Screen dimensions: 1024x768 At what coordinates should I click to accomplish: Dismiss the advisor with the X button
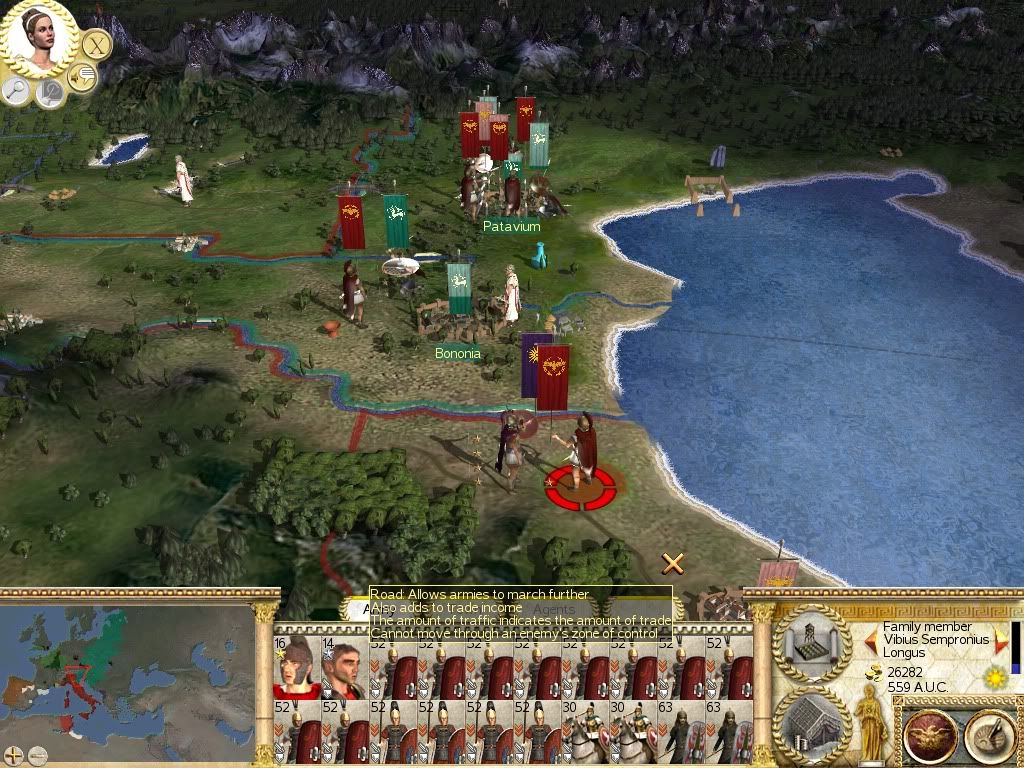tap(96, 44)
